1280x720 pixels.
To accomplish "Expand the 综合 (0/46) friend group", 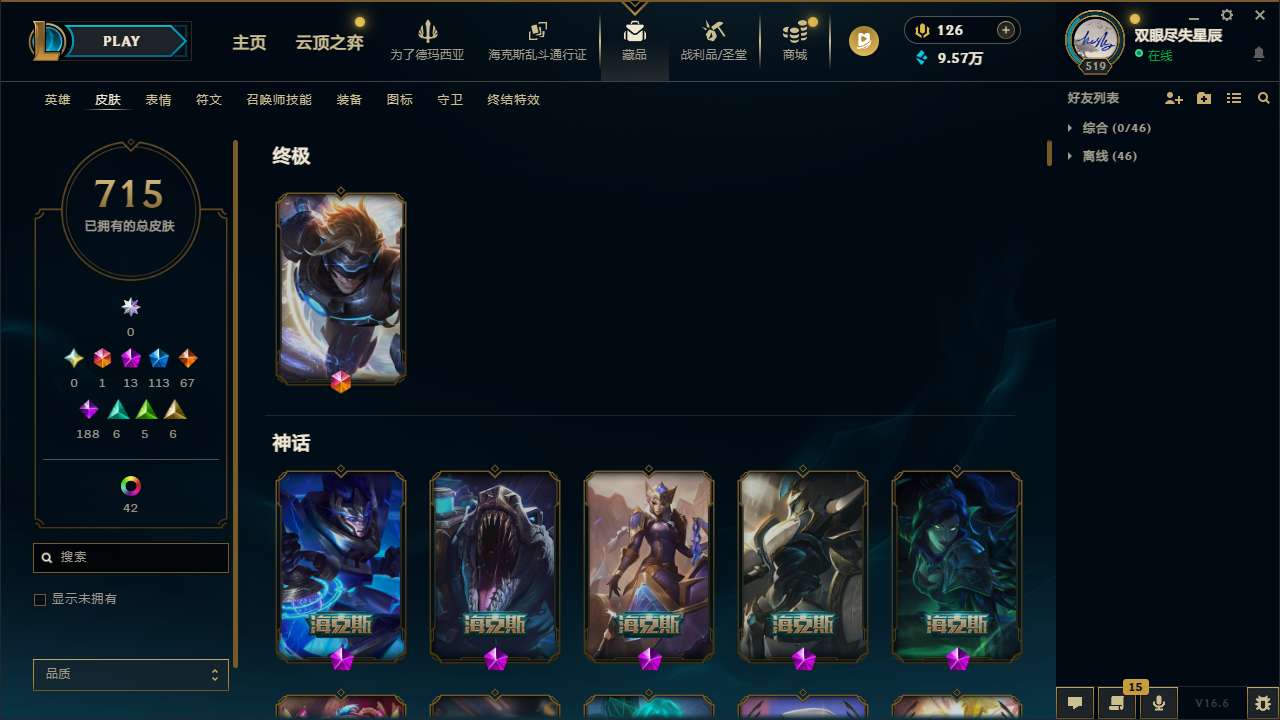I will click(x=1115, y=128).
